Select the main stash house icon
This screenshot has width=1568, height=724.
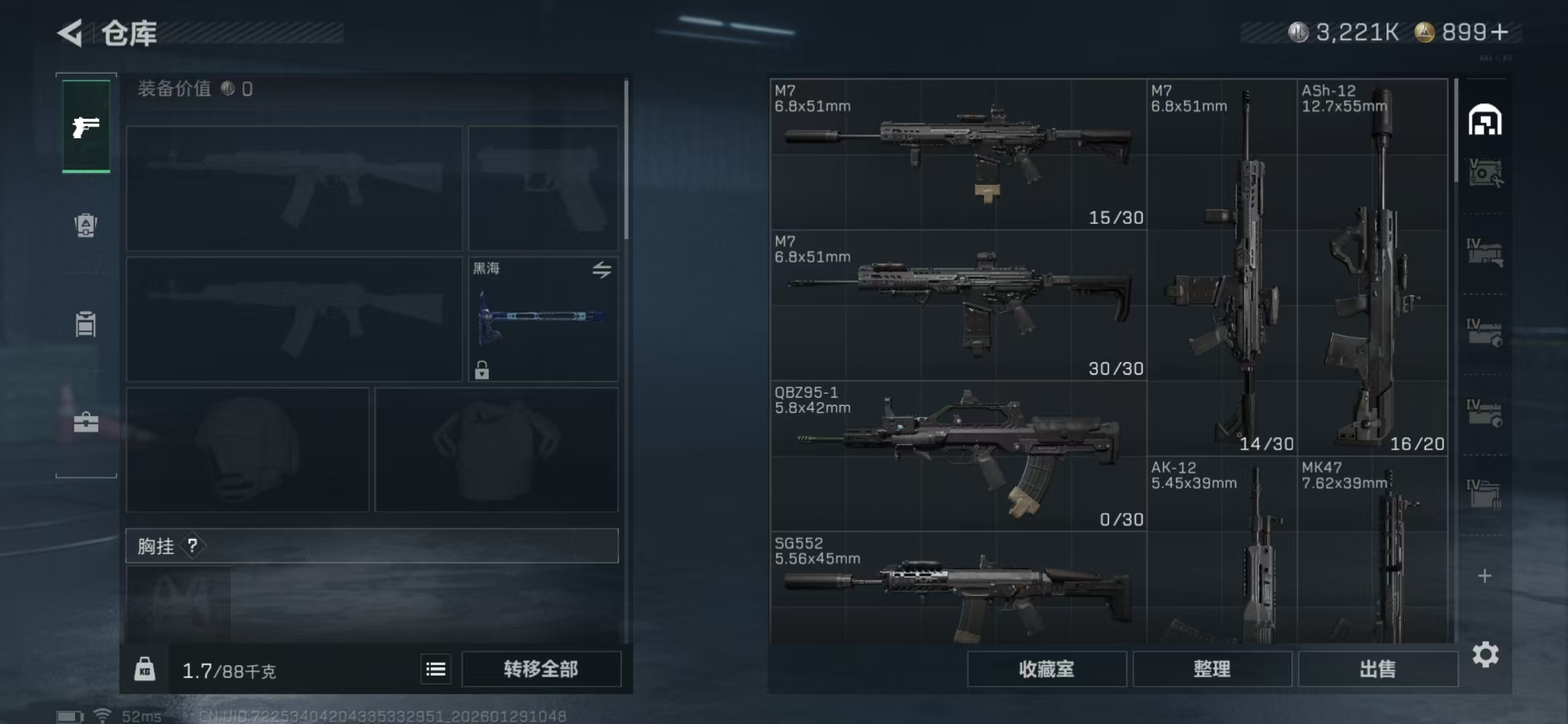click(x=1484, y=121)
